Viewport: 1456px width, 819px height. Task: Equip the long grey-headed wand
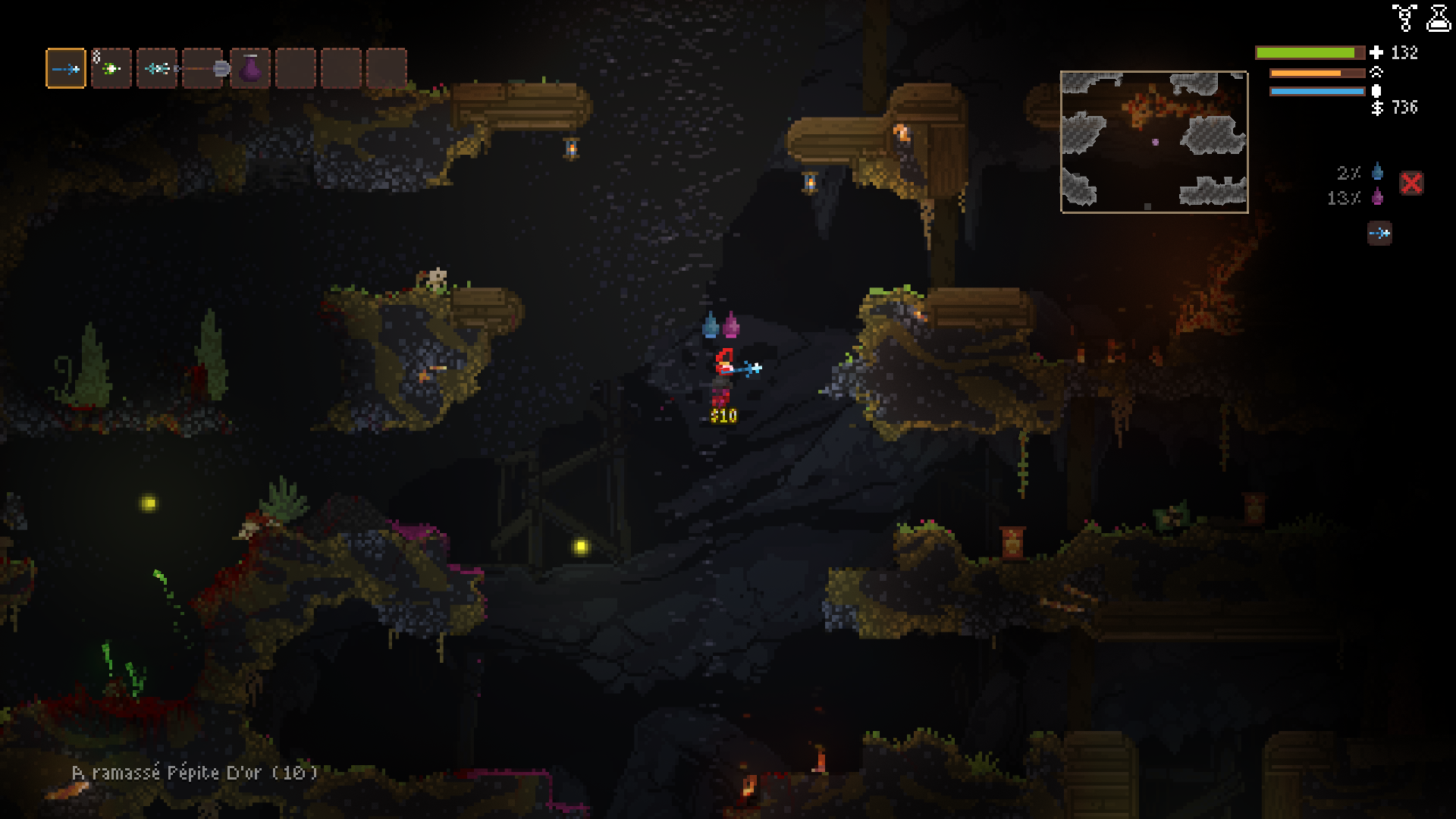coord(203,69)
